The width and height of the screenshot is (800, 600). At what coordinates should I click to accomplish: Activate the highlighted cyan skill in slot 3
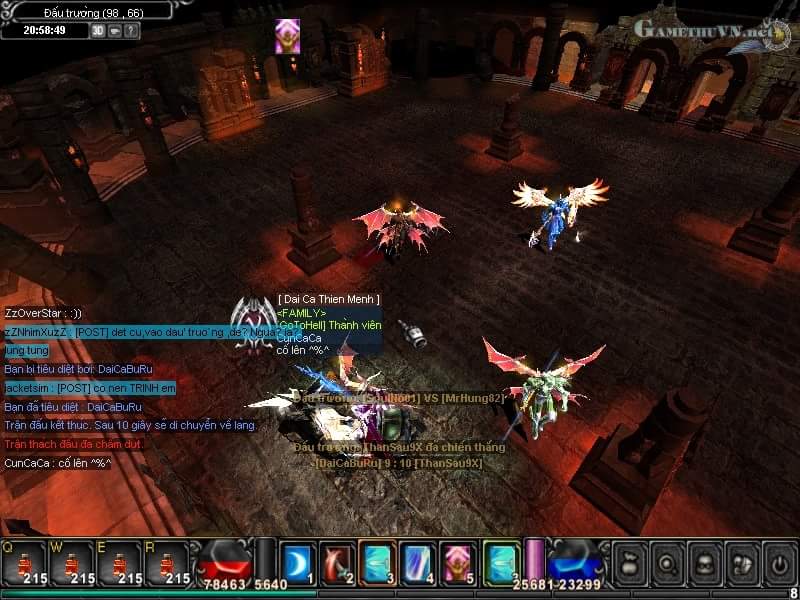pyautogui.click(x=377, y=562)
